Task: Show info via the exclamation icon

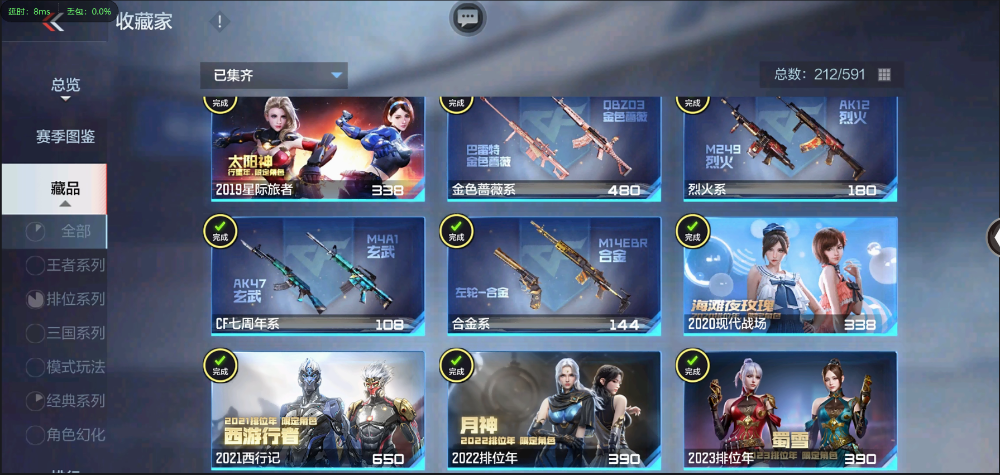Action: (x=220, y=22)
